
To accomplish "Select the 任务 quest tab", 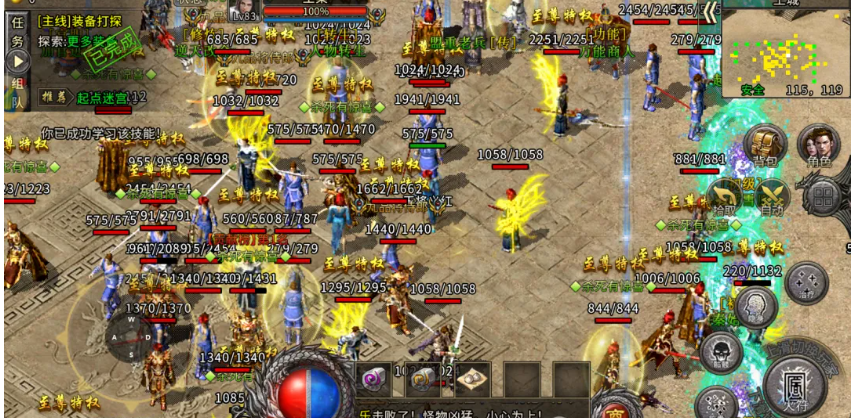I will (16, 34).
